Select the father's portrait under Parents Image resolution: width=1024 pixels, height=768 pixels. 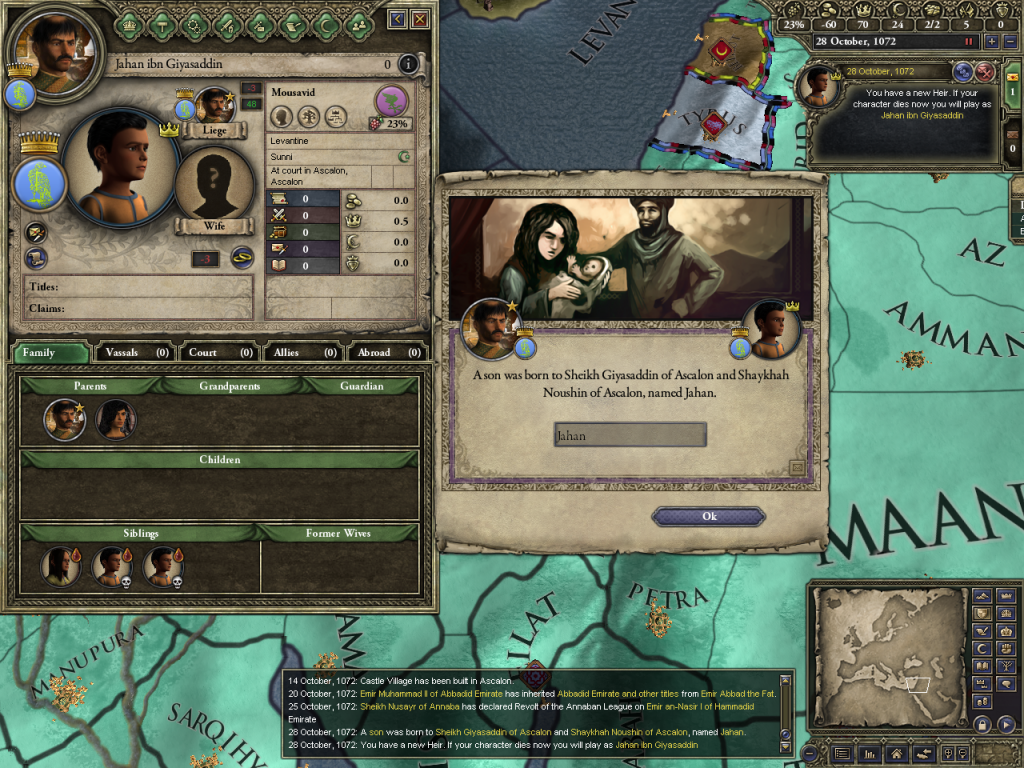point(64,419)
